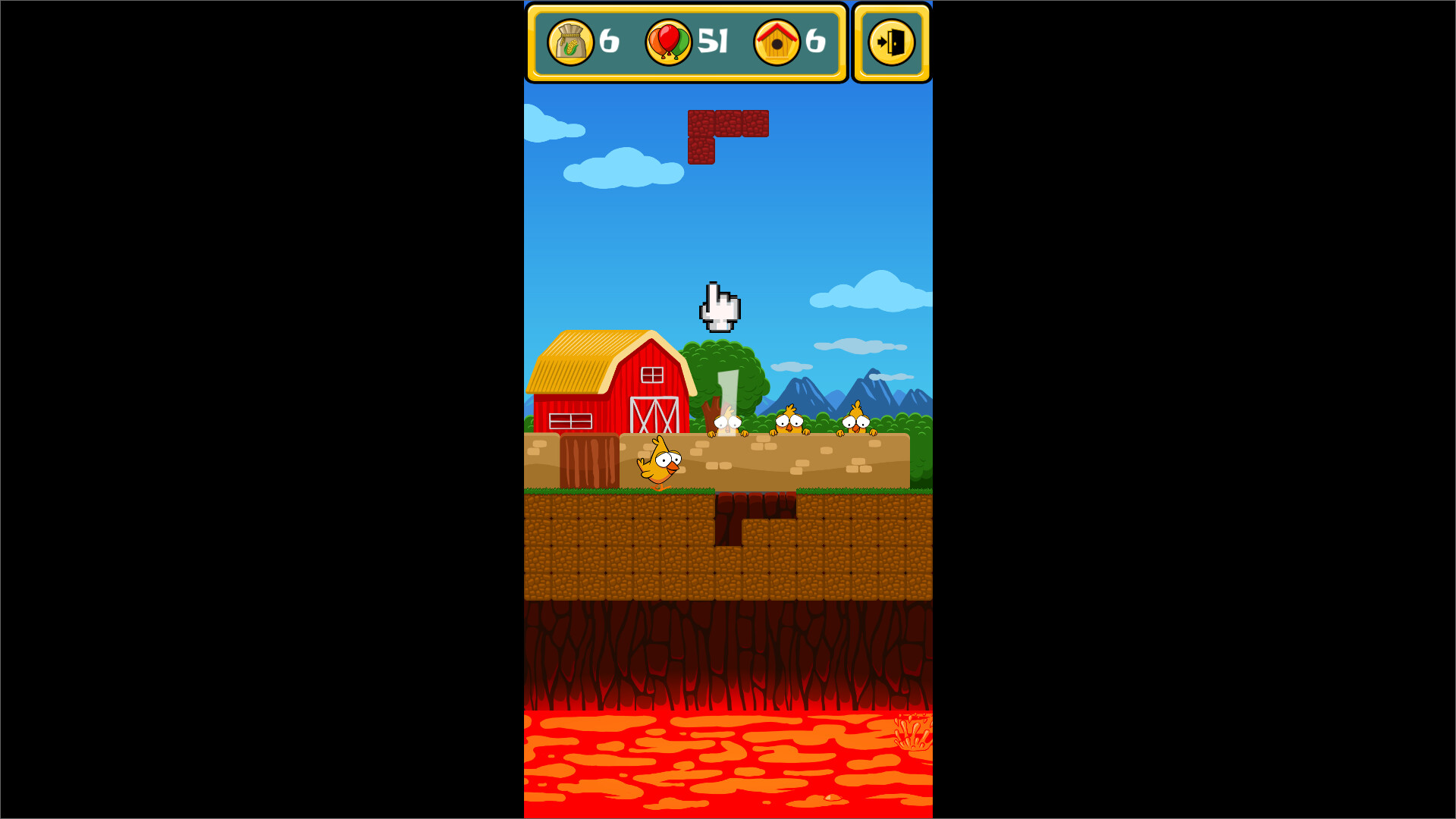Click the balloons counter icon

click(668, 43)
